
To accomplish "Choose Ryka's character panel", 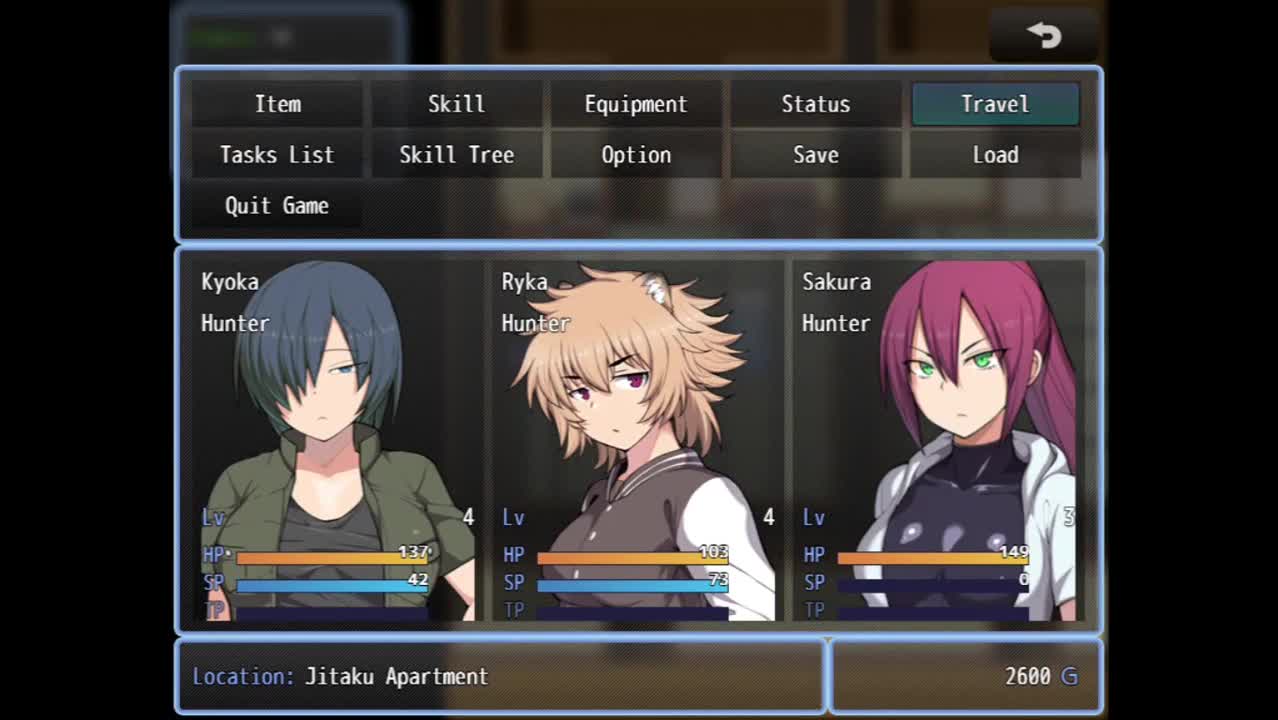I will pyautogui.click(x=637, y=440).
